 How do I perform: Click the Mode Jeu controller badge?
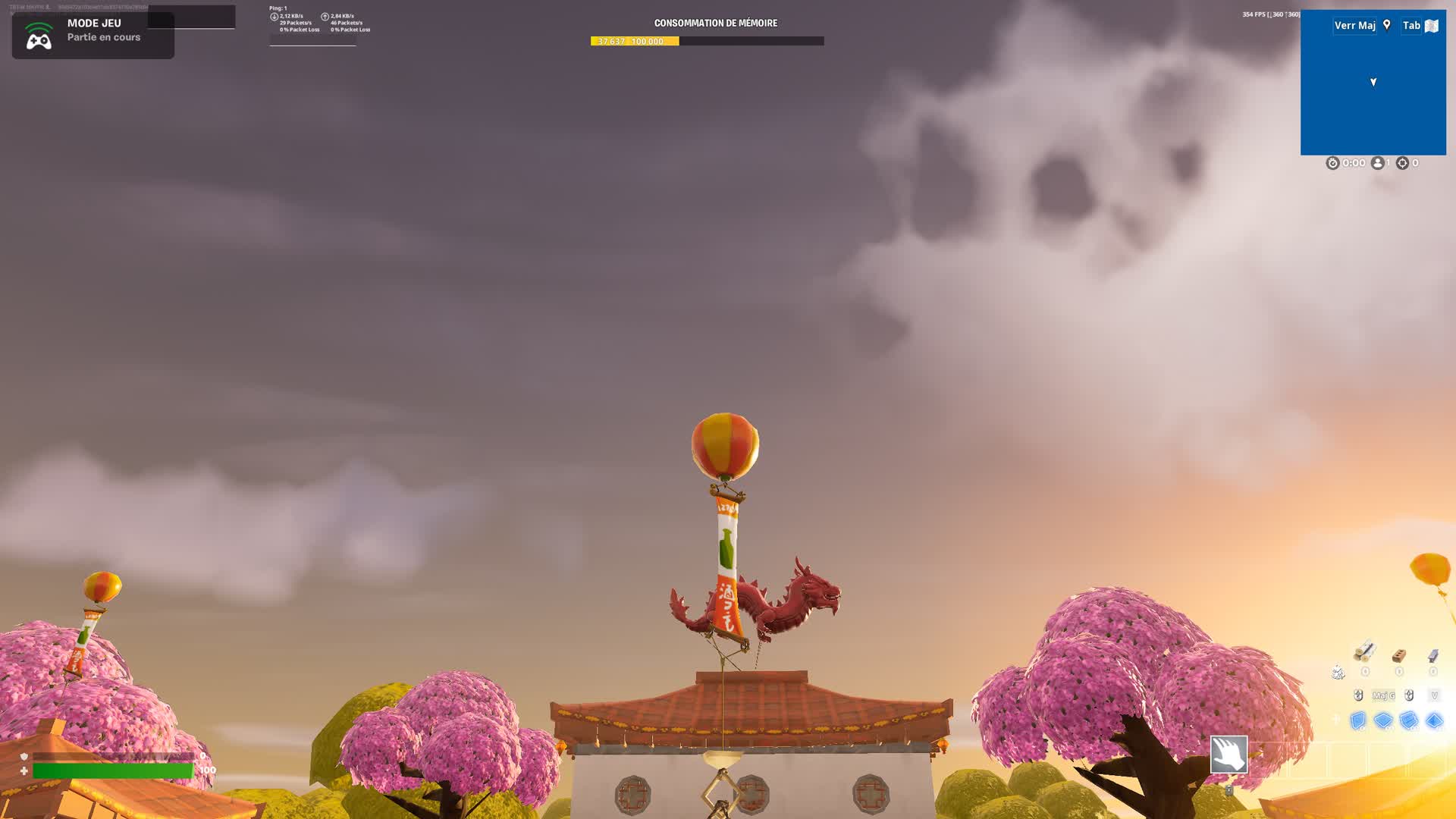[39, 36]
